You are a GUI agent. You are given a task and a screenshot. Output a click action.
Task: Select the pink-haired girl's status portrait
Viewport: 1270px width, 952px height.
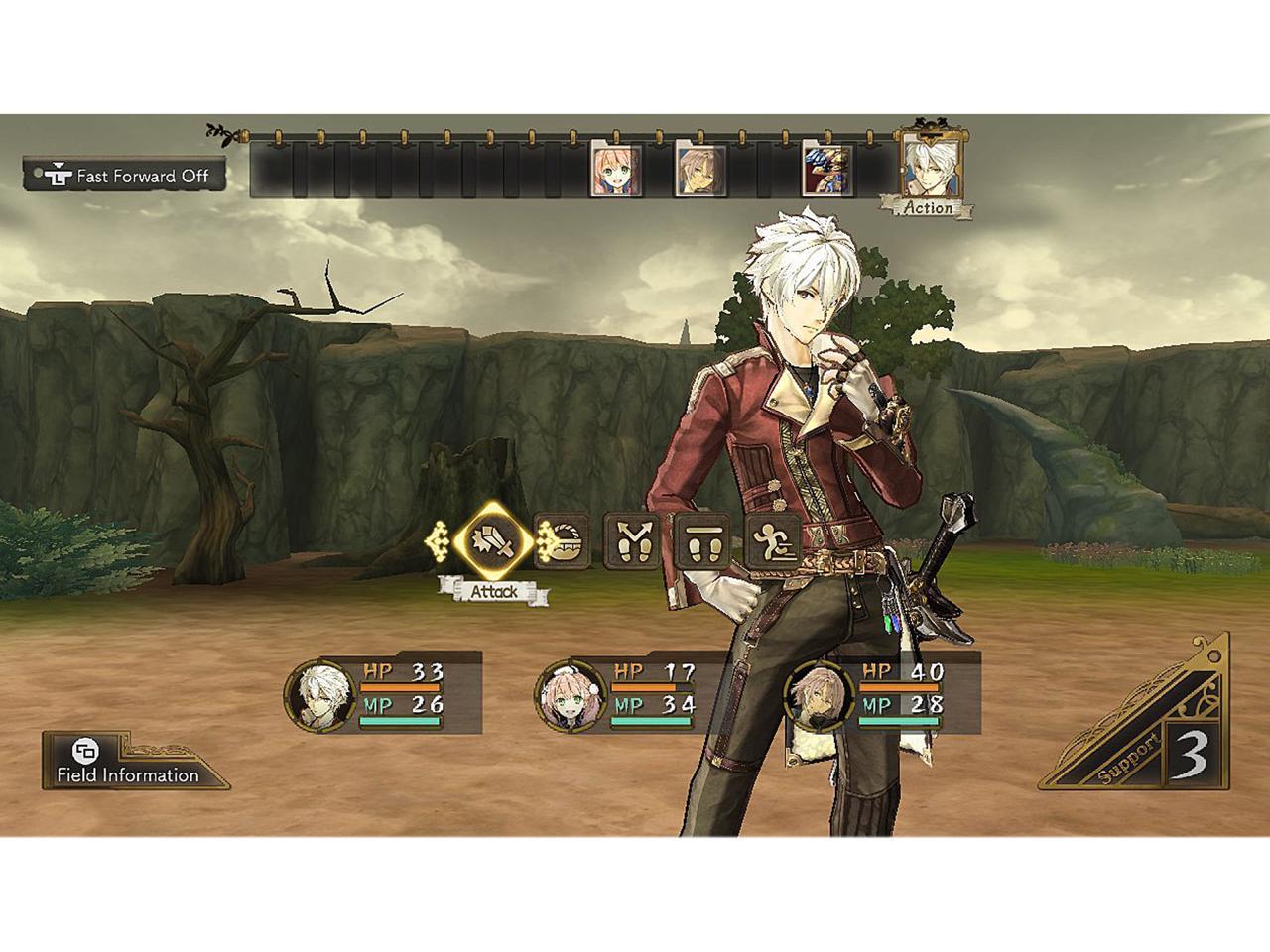[x=570, y=692]
